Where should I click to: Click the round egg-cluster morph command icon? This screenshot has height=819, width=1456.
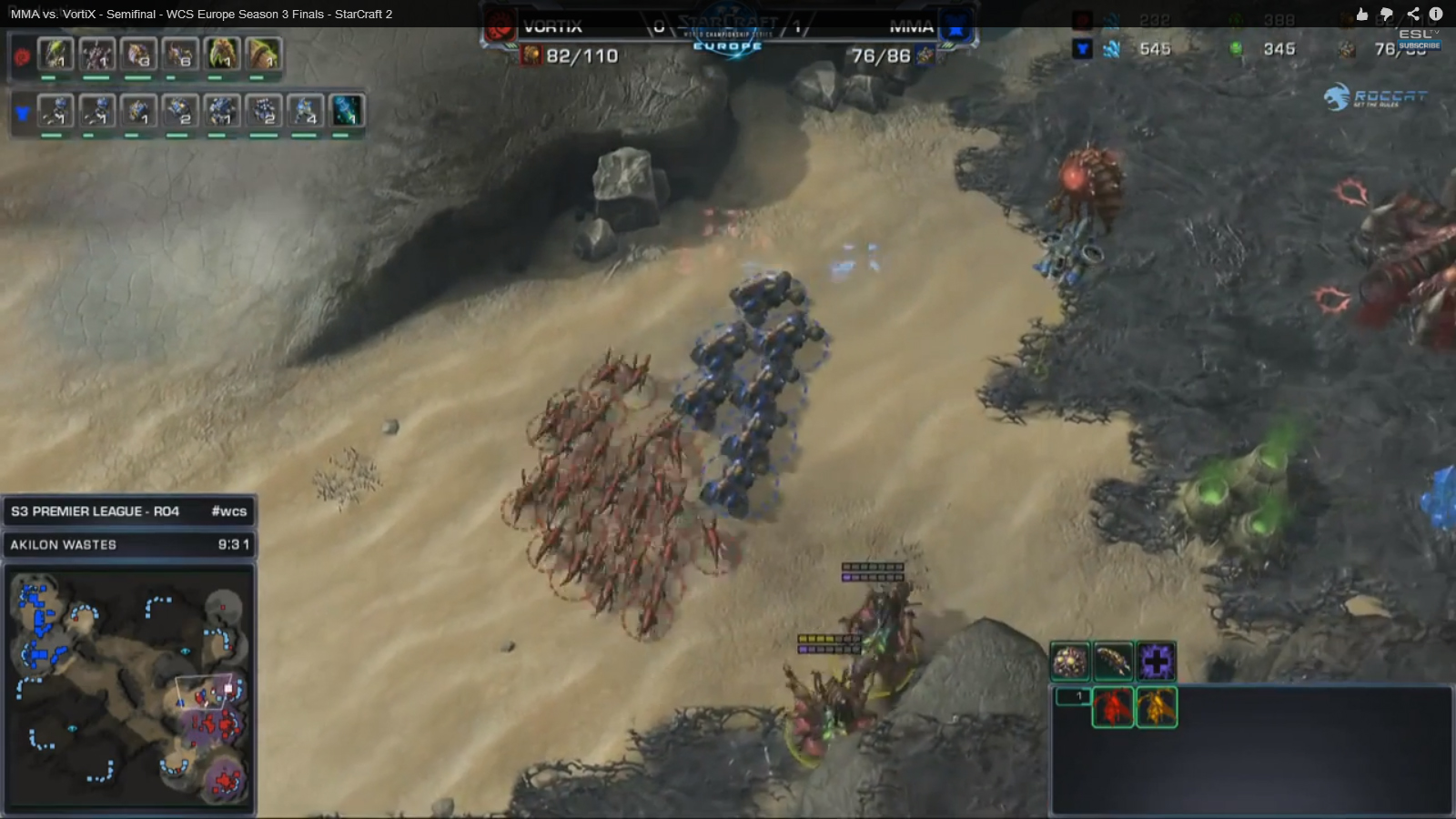tap(1070, 662)
